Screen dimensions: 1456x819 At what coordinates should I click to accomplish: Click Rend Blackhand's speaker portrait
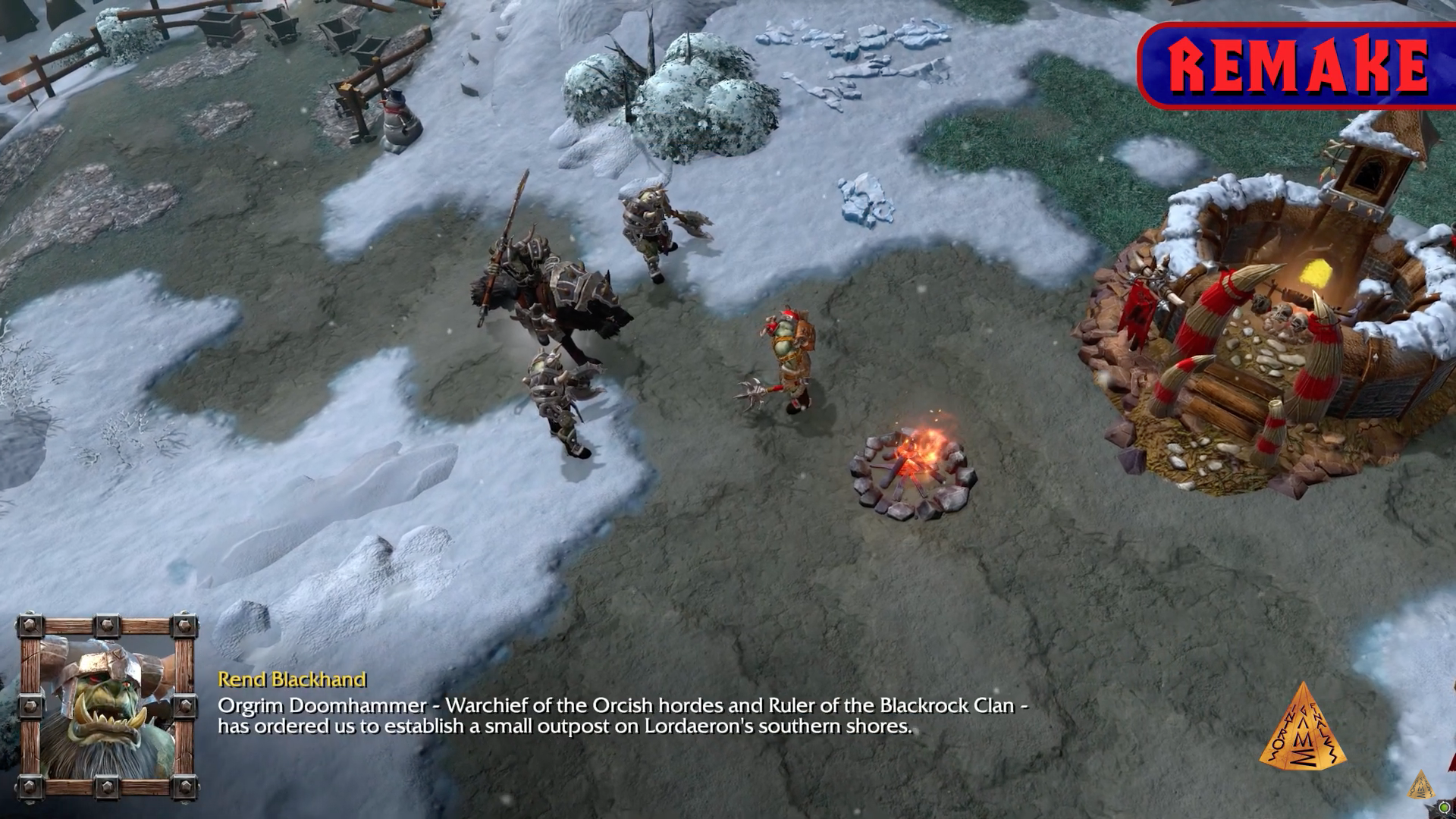(108, 709)
